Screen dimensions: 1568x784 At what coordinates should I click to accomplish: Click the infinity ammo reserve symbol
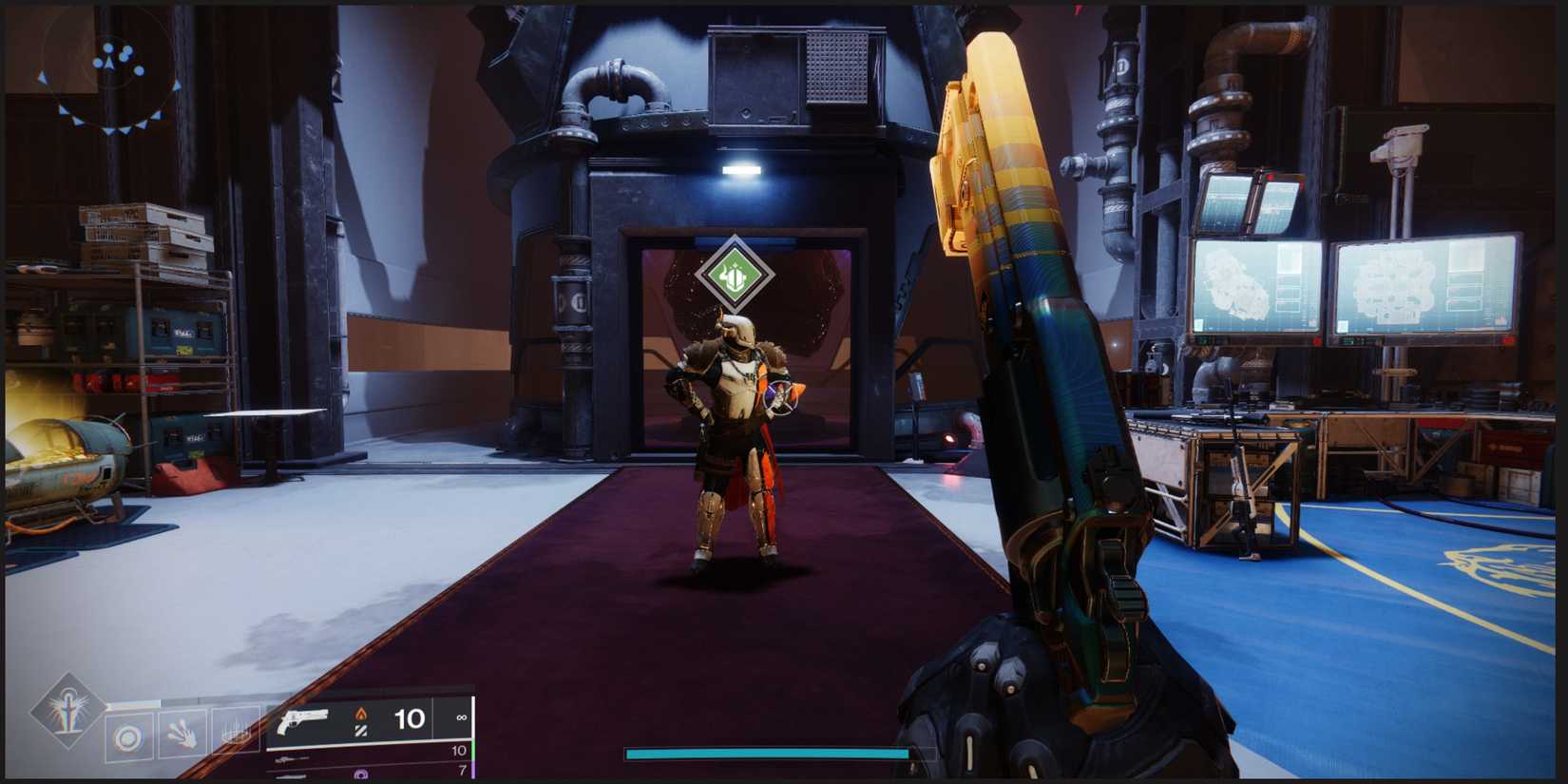coord(462,717)
